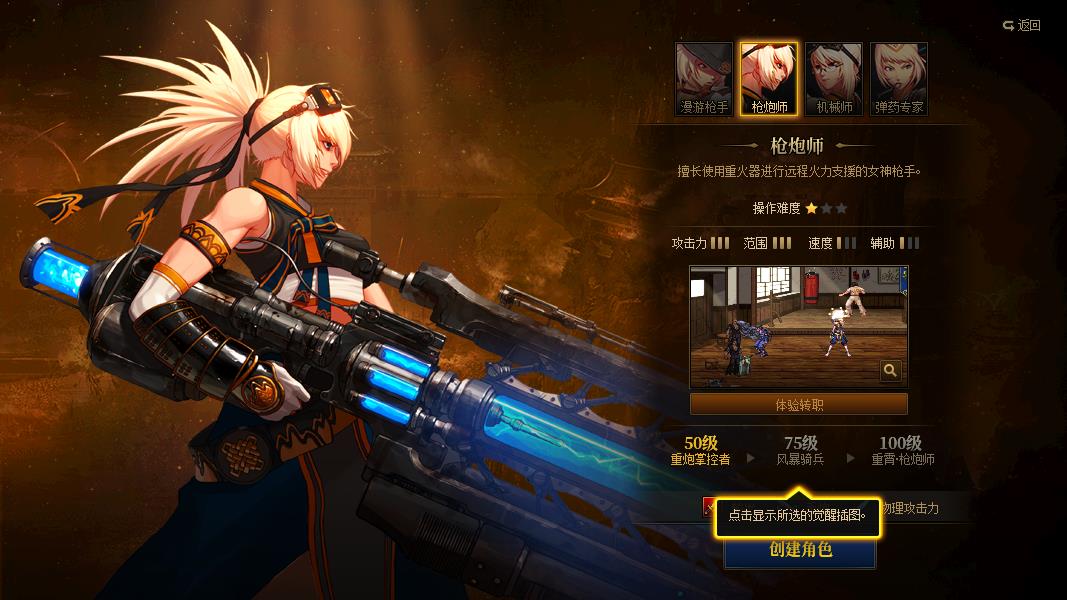Click the 体验转职 button
1067x600 pixels.
coord(799,405)
